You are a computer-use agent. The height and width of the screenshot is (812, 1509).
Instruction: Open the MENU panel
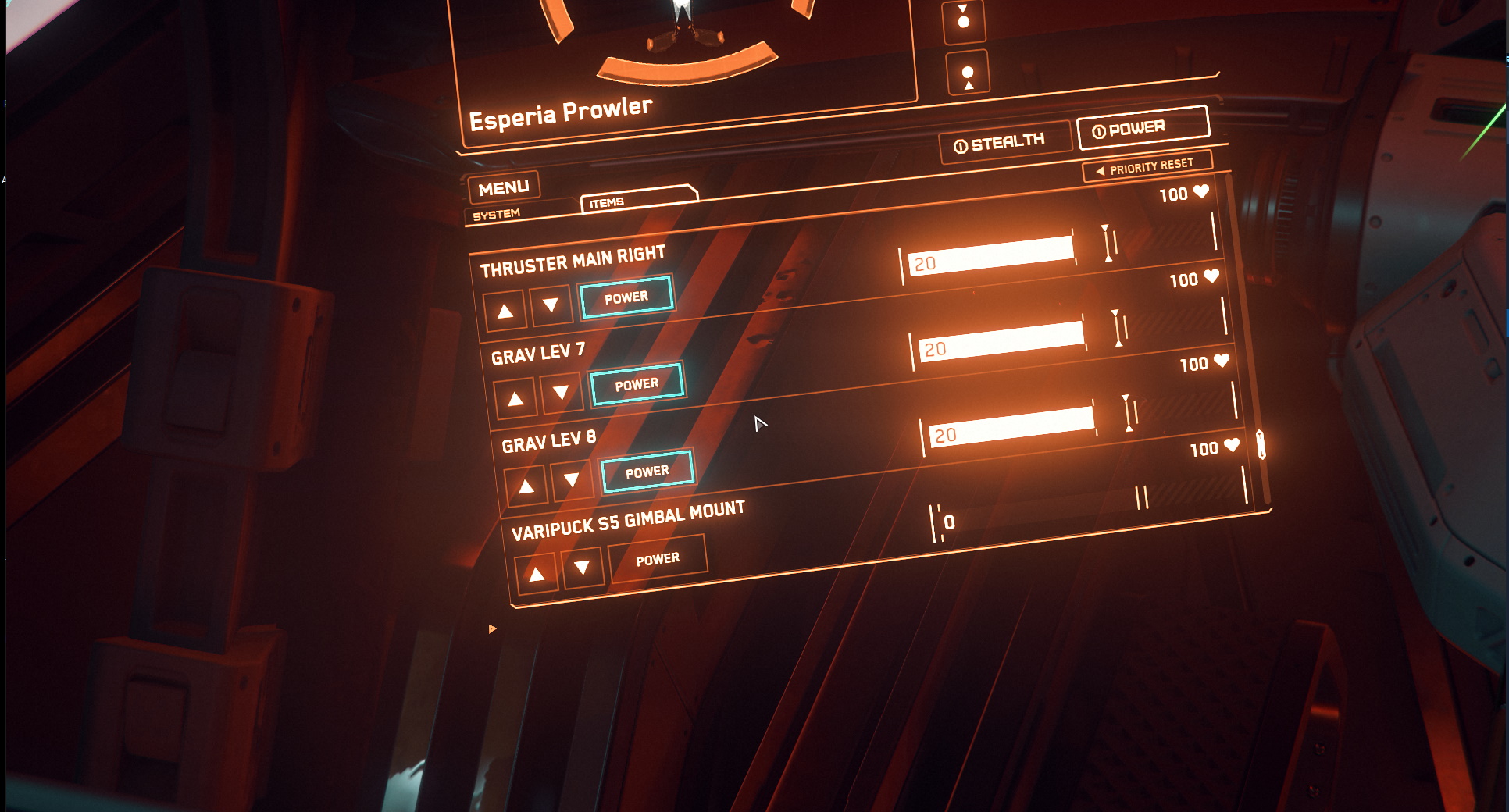pos(504,187)
